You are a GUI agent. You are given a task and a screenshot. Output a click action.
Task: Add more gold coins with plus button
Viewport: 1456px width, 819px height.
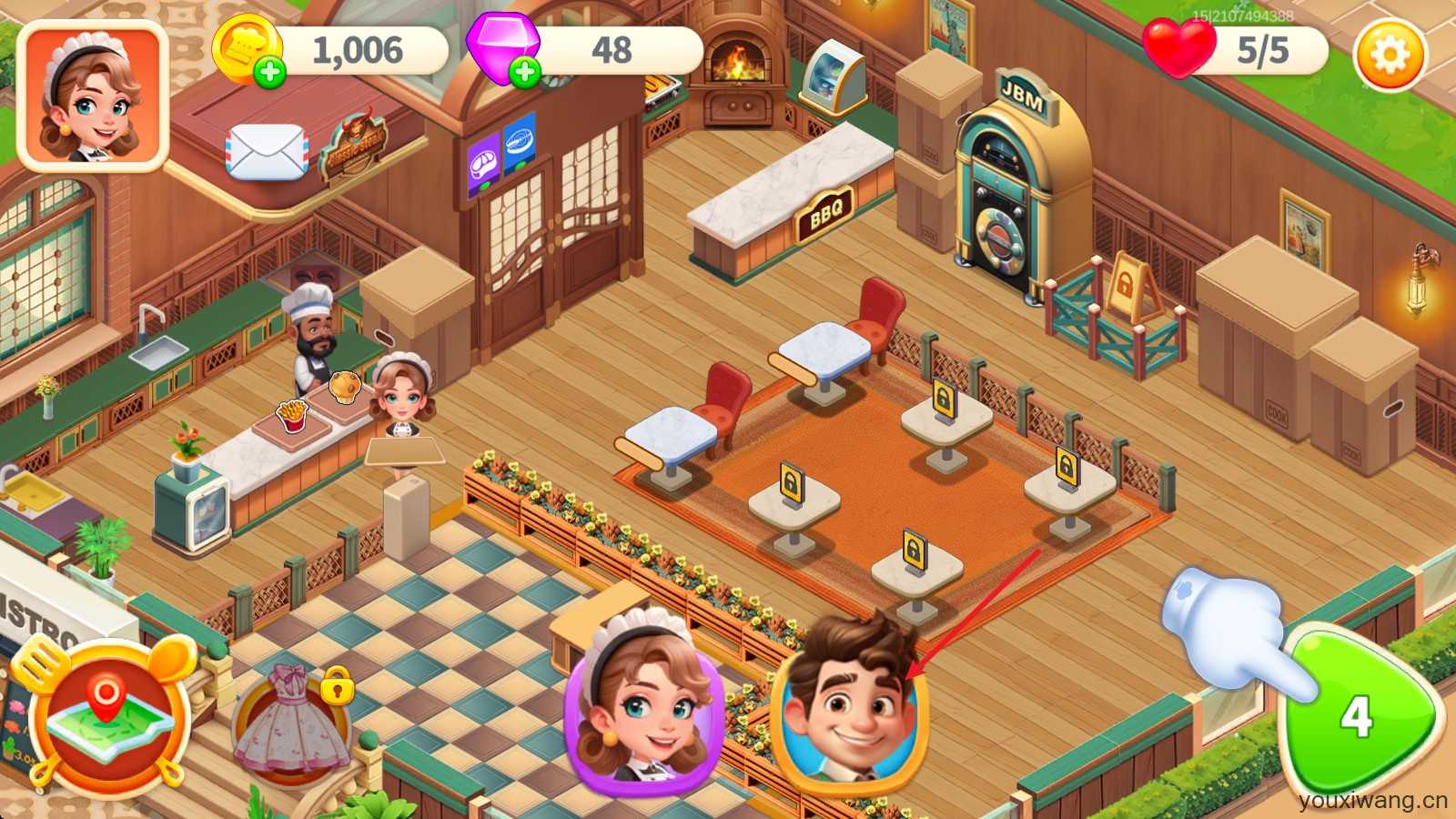tap(269, 72)
